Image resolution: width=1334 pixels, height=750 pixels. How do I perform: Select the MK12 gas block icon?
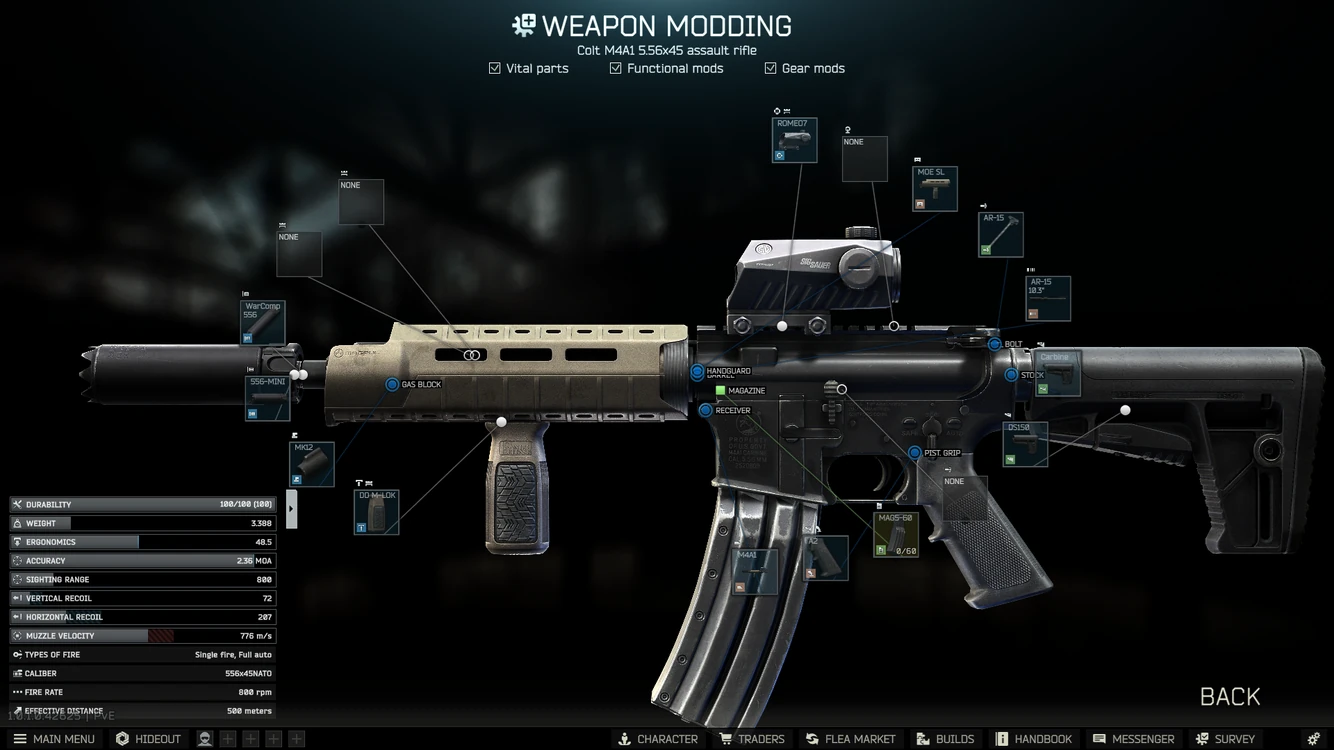tap(311, 463)
